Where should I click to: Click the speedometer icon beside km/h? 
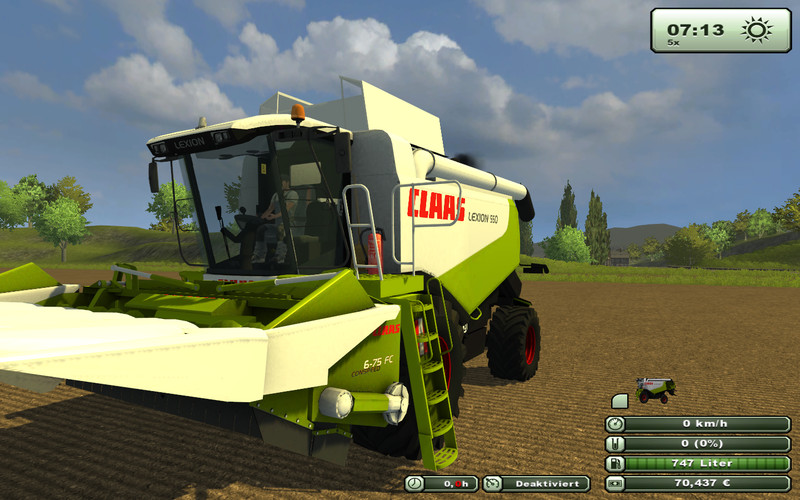tap(616, 424)
